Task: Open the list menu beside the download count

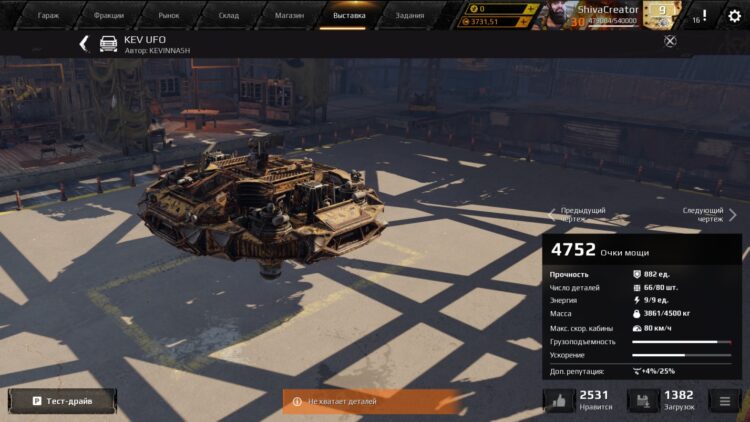Action: point(725,401)
